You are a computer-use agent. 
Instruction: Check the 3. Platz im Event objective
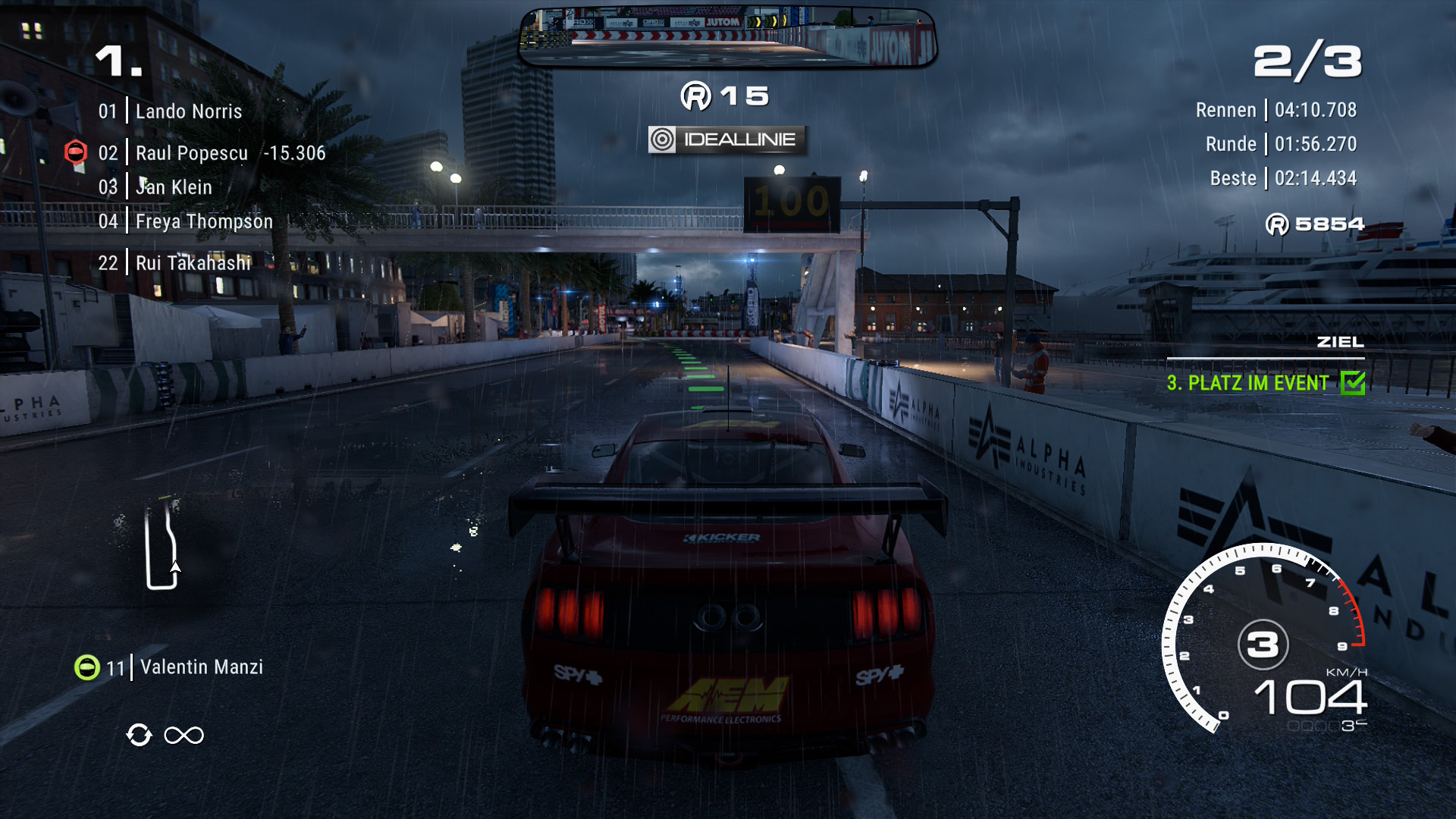click(1265, 383)
